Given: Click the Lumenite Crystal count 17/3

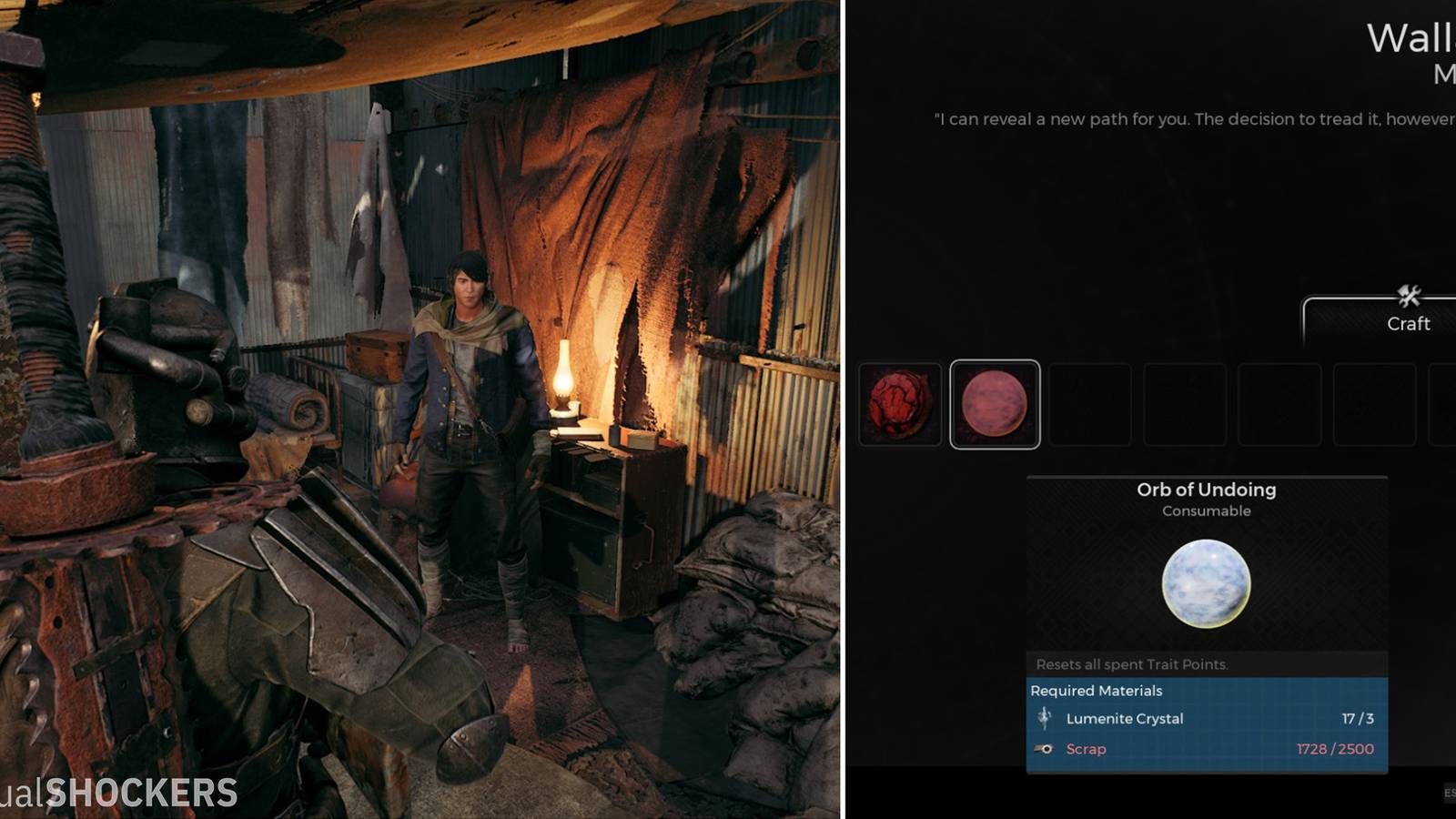Looking at the screenshot, I should tap(1357, 718).
